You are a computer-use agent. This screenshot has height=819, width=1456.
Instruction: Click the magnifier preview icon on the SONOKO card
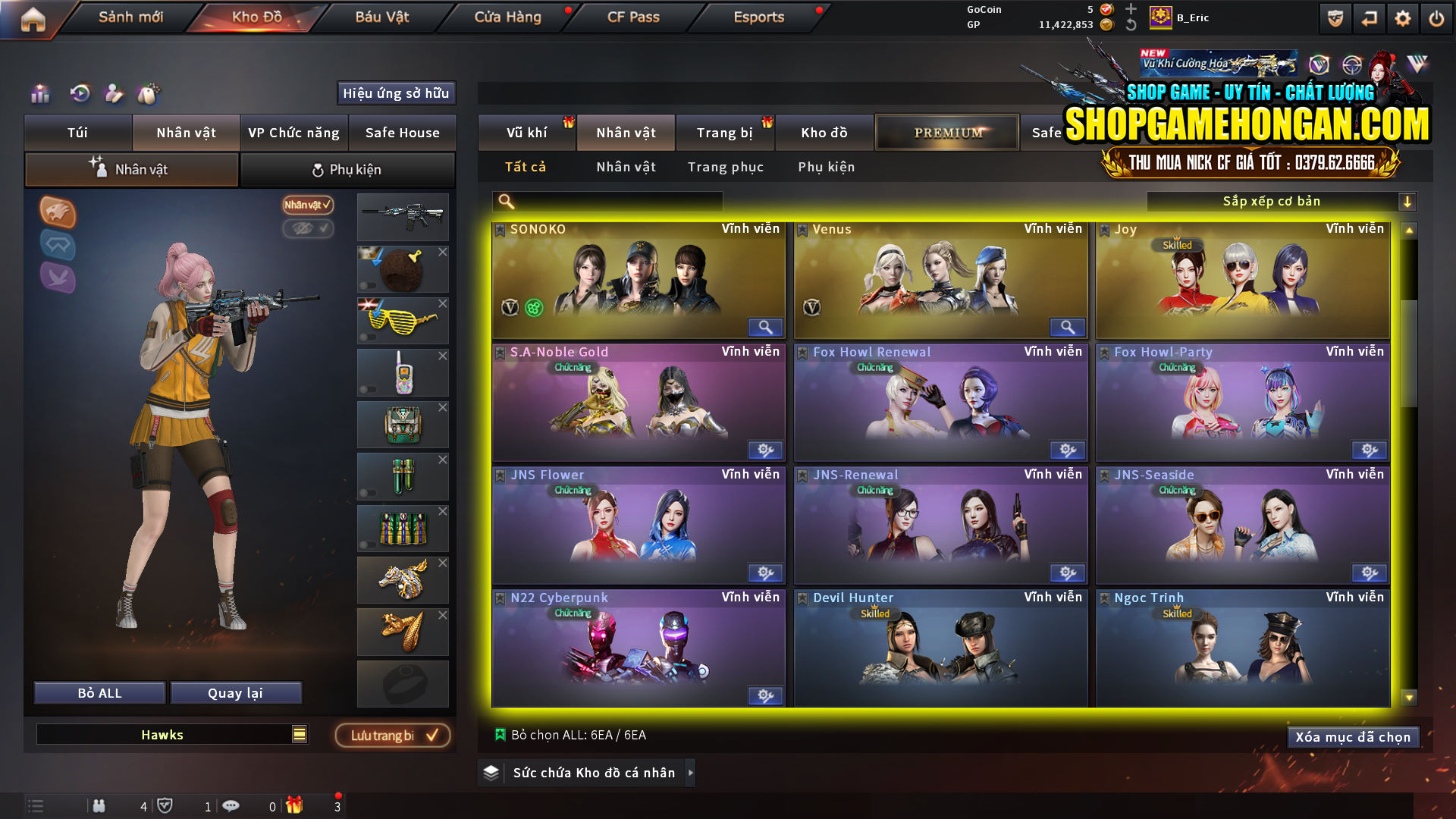point(765,327)
